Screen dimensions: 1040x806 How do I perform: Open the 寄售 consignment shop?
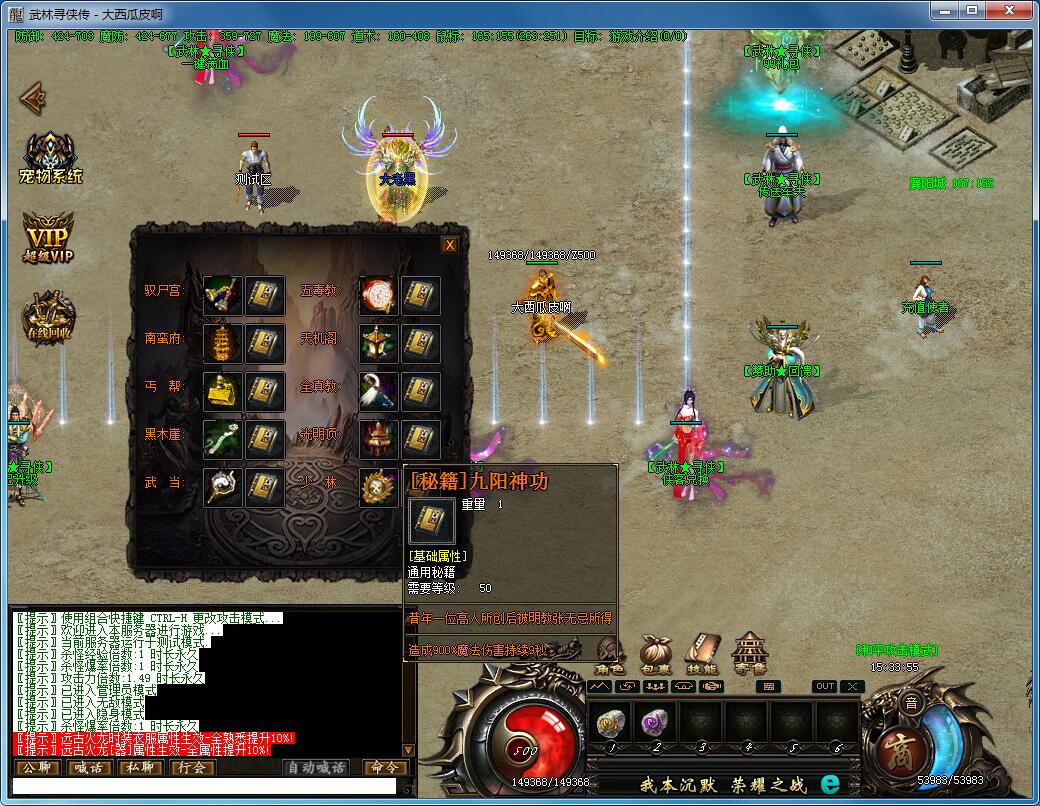coord(750,653)
